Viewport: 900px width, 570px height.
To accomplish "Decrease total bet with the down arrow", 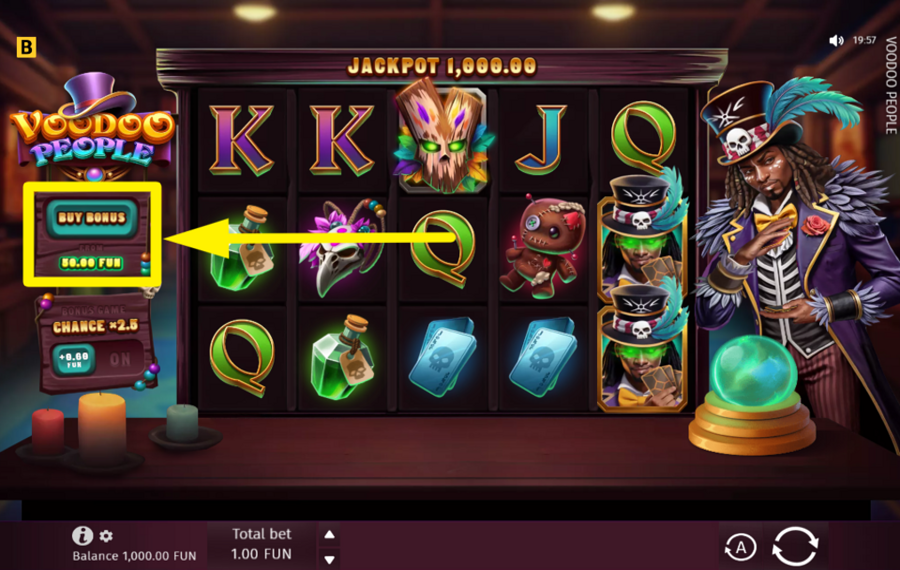I will pos(330,557).
